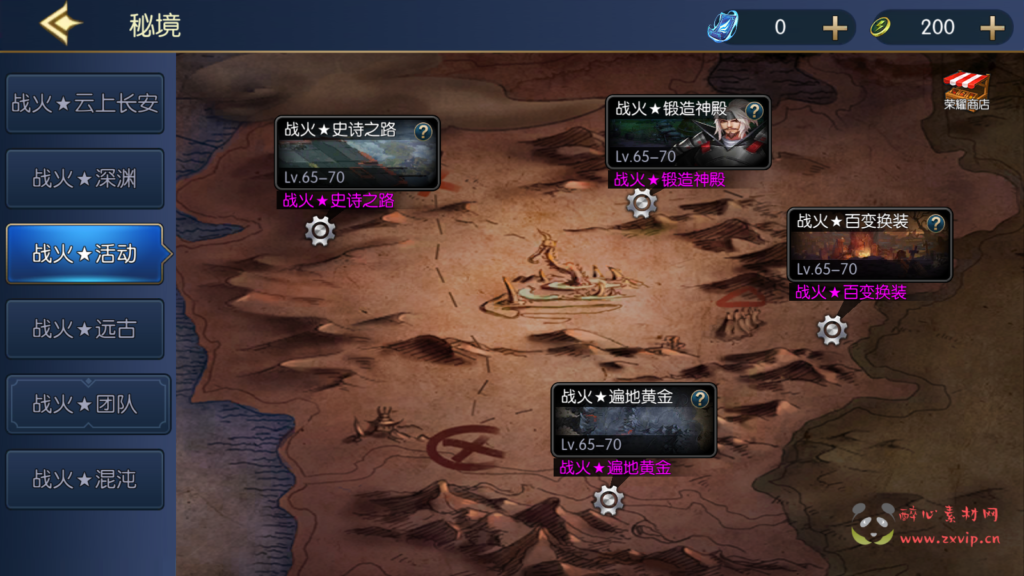Show help for 战火★遍地黄金
The width and height of the screenshot is (1024, 576).
(700, 399)
